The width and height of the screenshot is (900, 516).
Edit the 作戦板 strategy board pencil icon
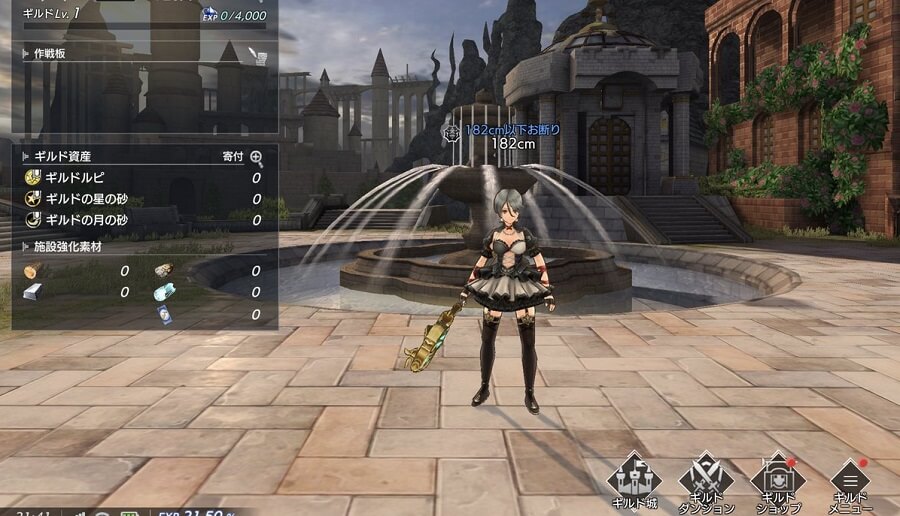pos(259,55)
